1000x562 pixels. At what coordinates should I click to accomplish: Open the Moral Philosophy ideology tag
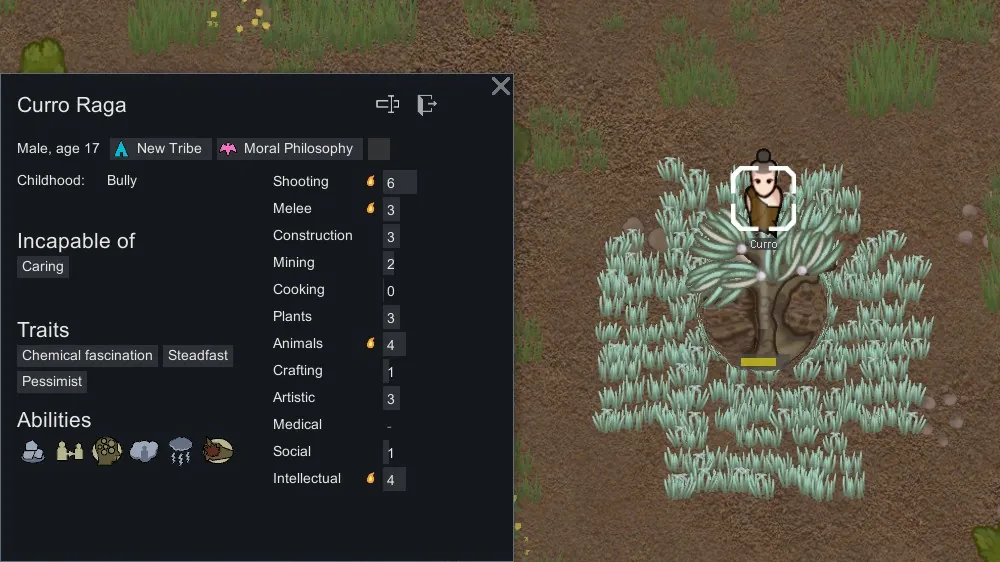pos(289,149)
